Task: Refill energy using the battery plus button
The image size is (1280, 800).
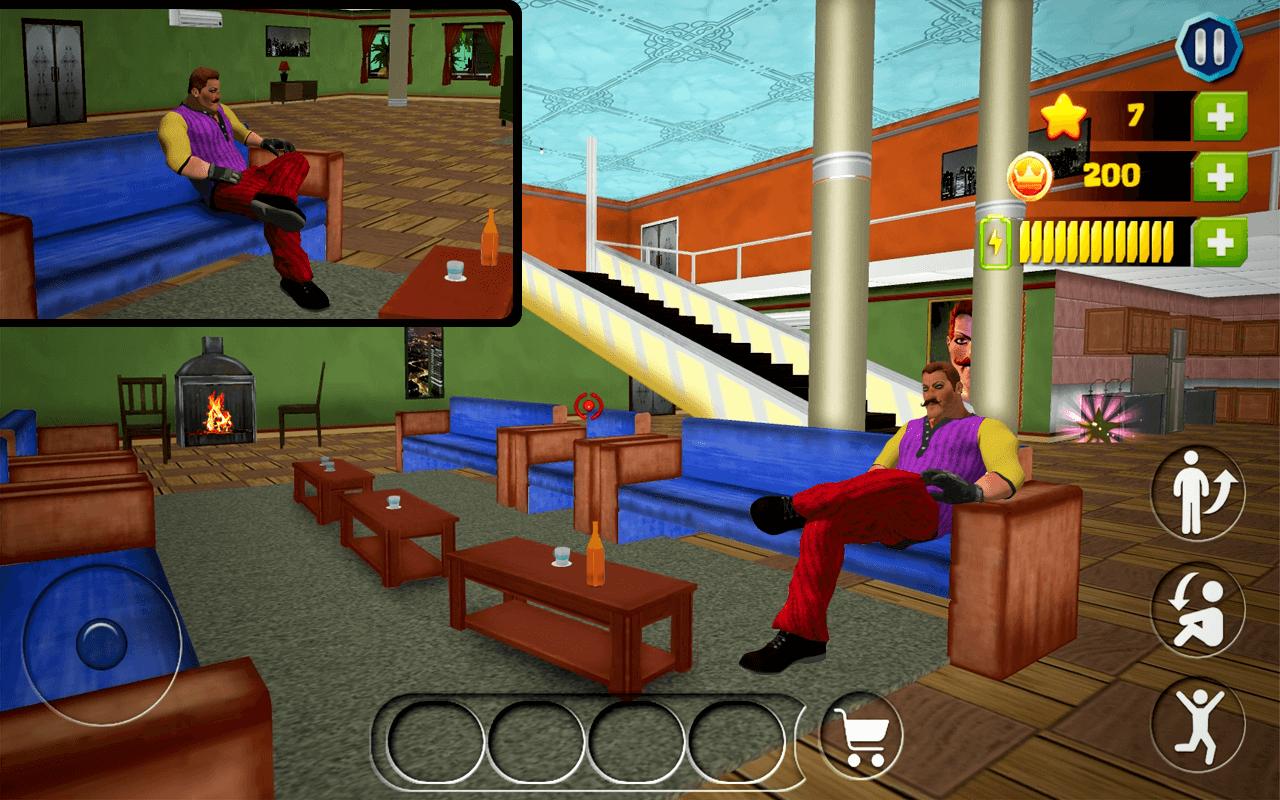Action: tap(1219, 242)
